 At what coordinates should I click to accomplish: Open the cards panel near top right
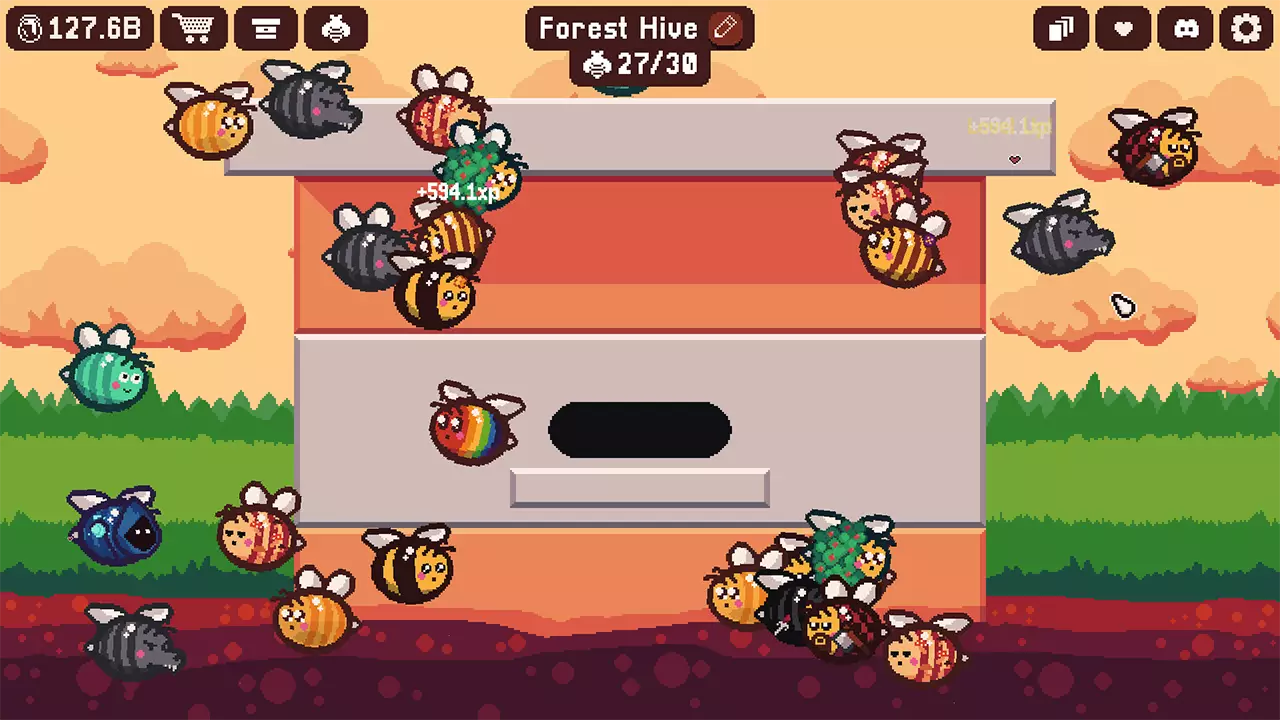(1061, 29)
